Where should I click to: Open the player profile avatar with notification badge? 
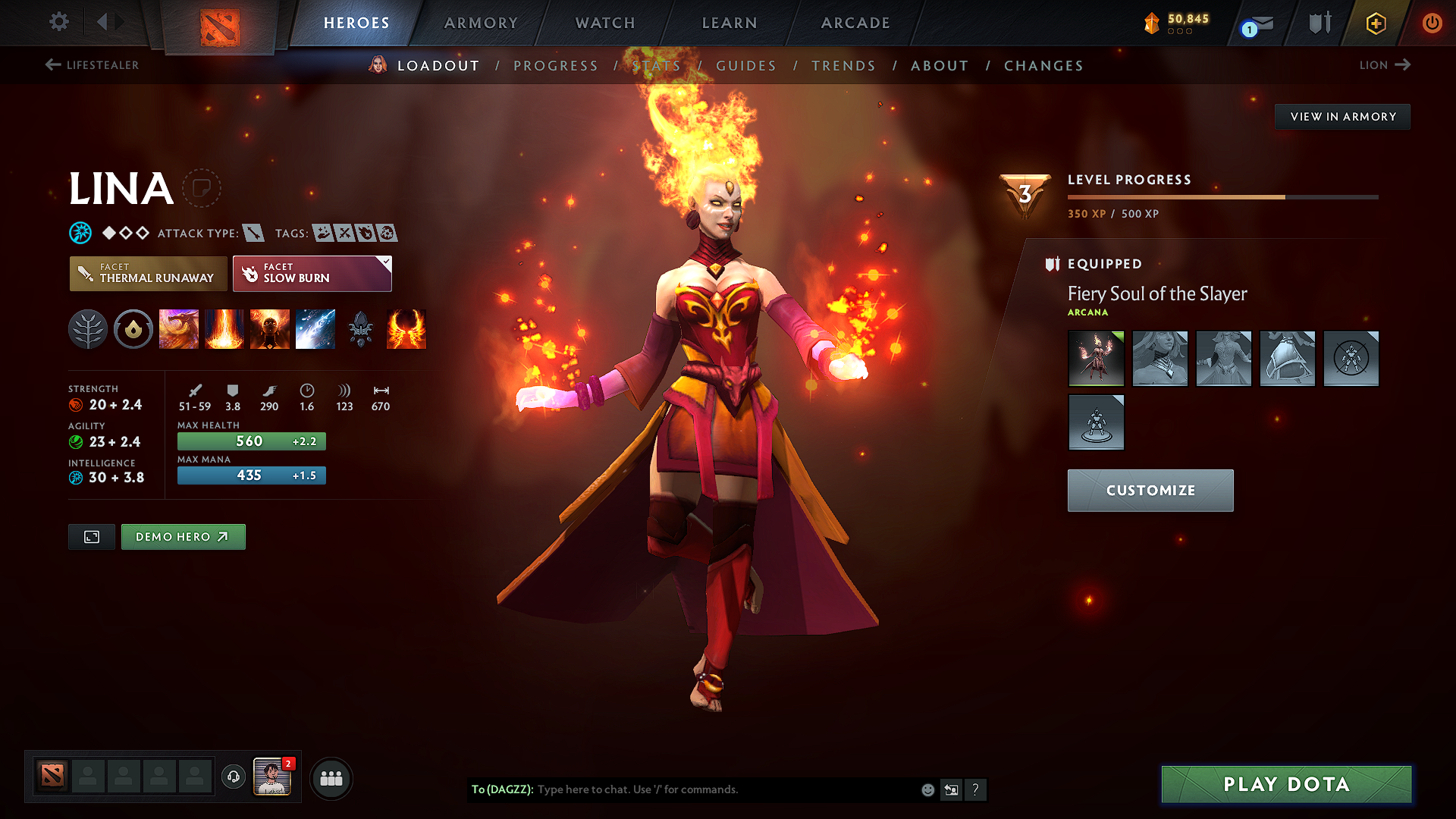pos(272,777)
